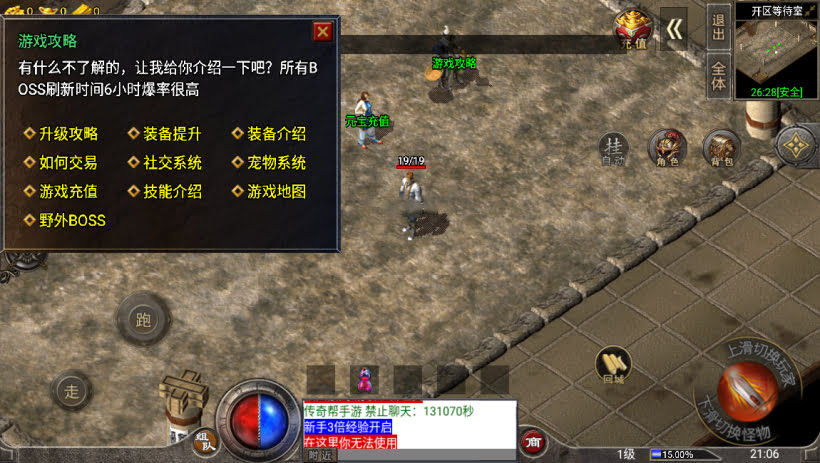Click the 退出 exit button

(718, 27)
